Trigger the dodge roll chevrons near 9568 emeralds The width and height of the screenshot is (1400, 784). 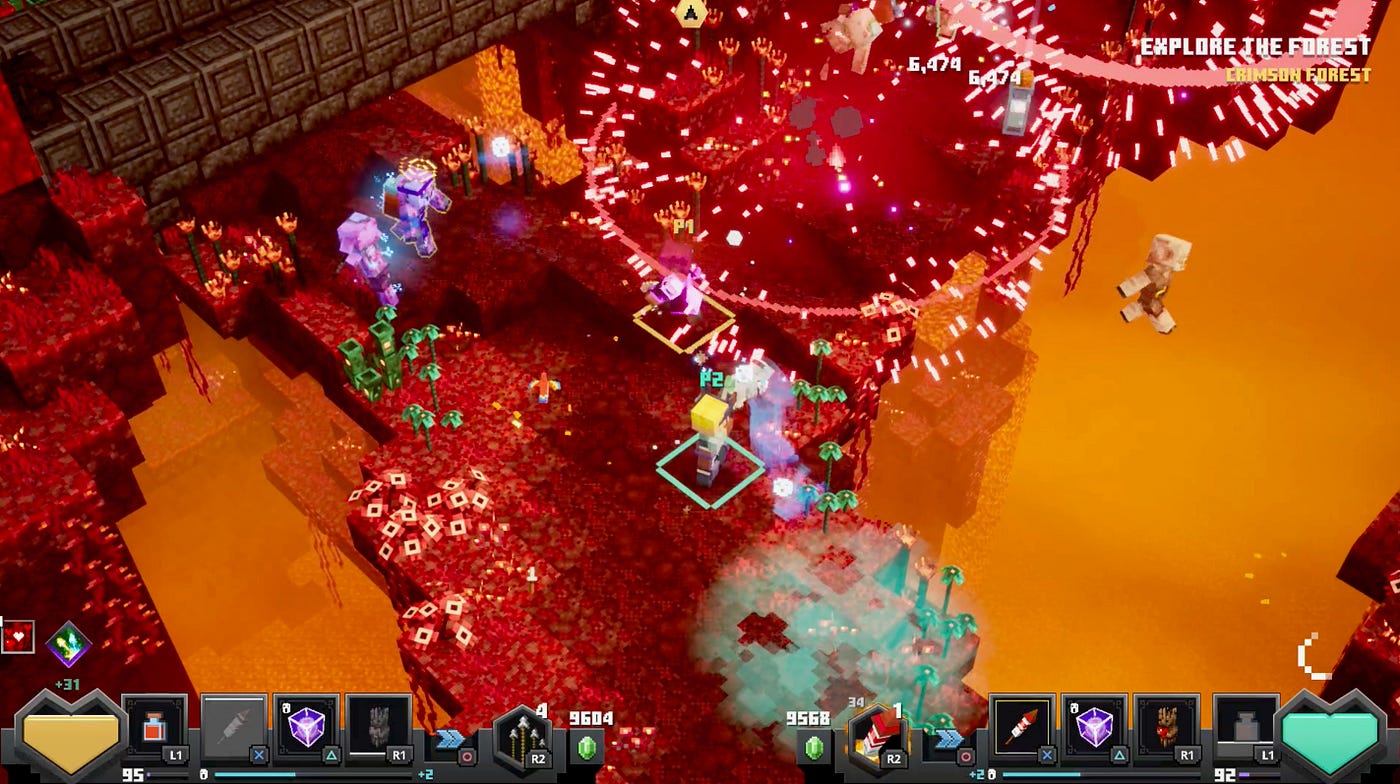pos(946,740)
